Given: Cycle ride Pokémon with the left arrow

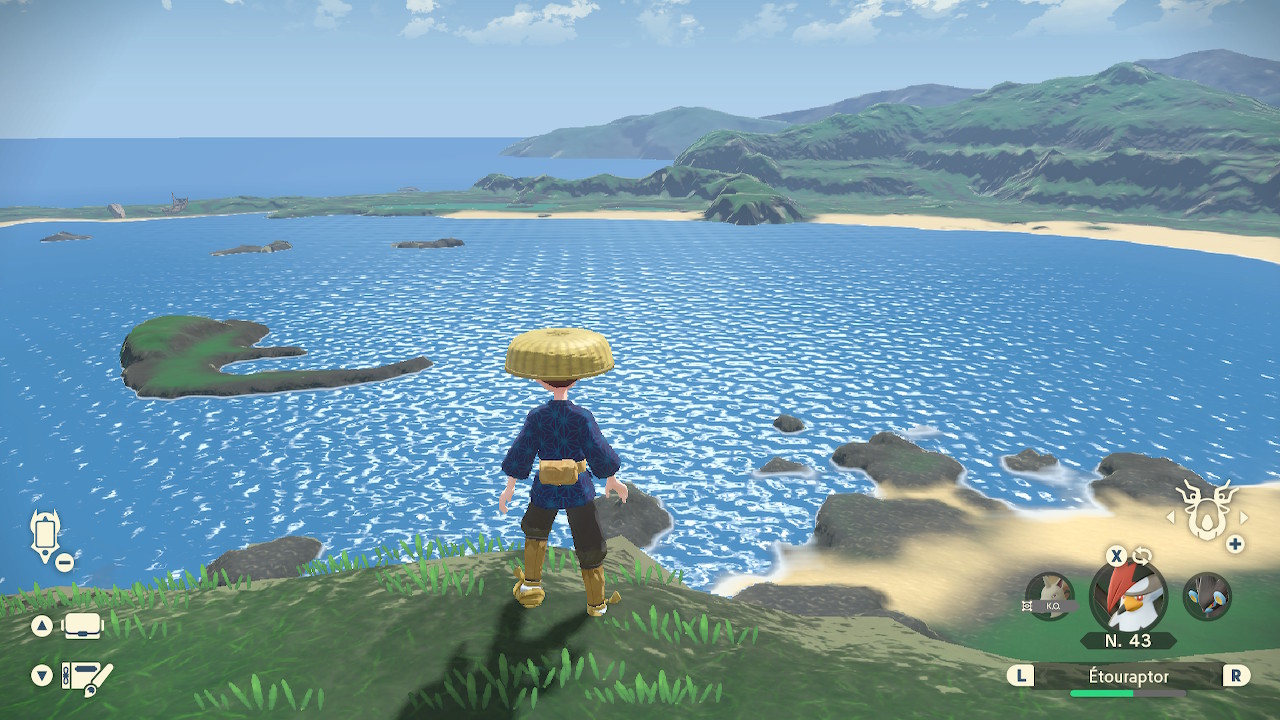Looking at the screenshot, I should (x=1169, y=518).
